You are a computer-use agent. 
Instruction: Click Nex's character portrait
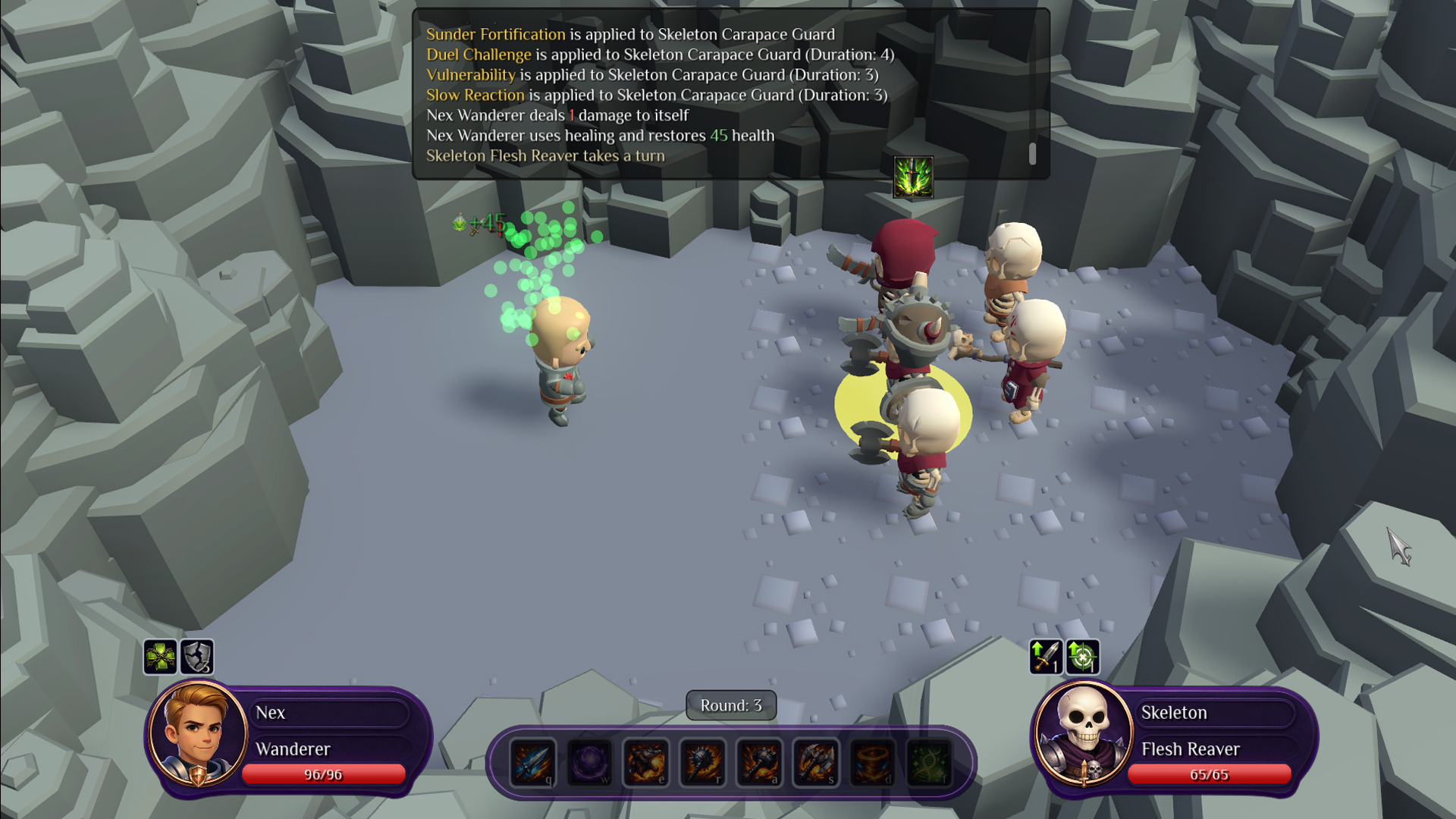tap(197, 733)
